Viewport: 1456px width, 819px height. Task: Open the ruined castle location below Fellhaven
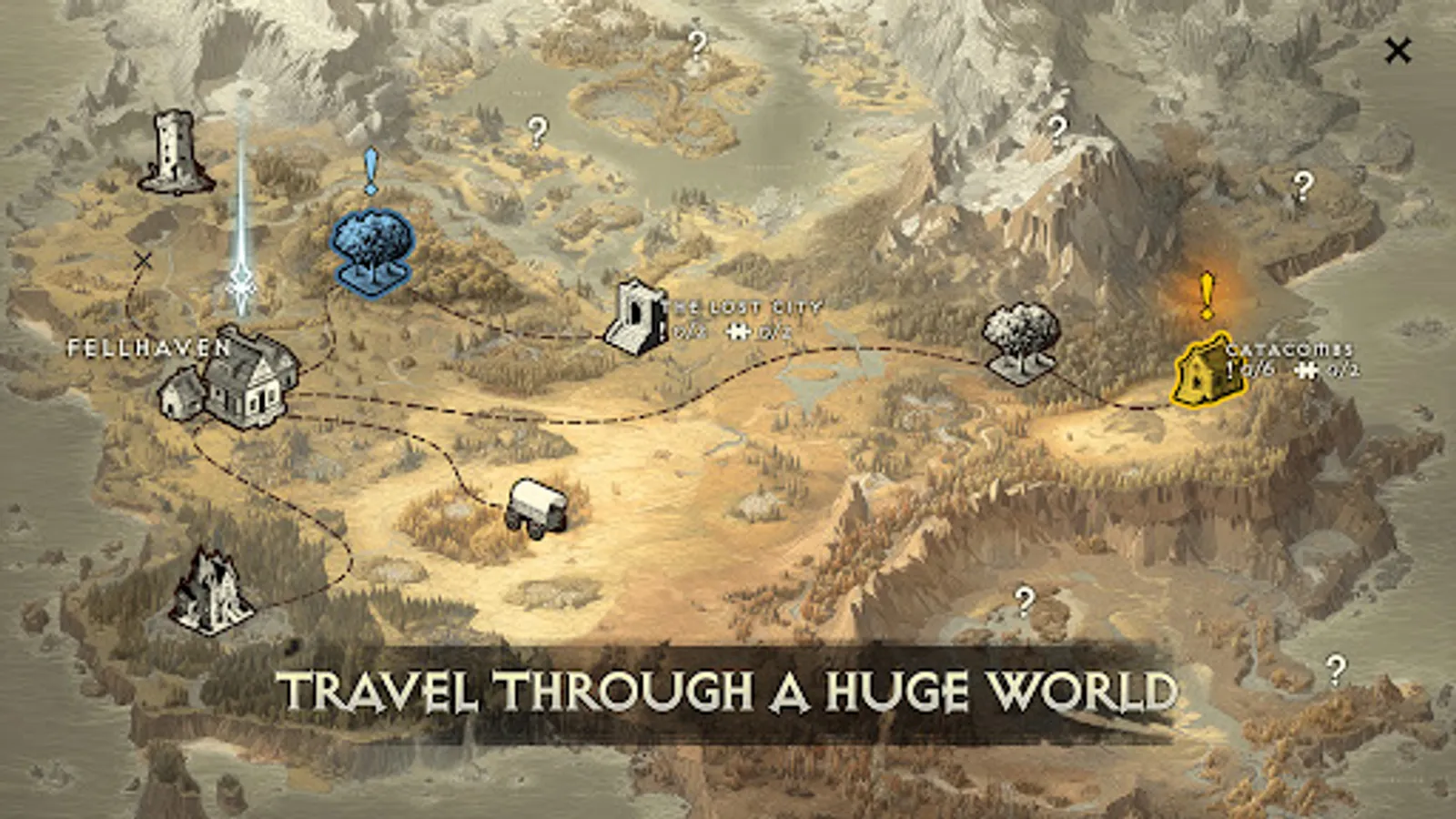211,591
